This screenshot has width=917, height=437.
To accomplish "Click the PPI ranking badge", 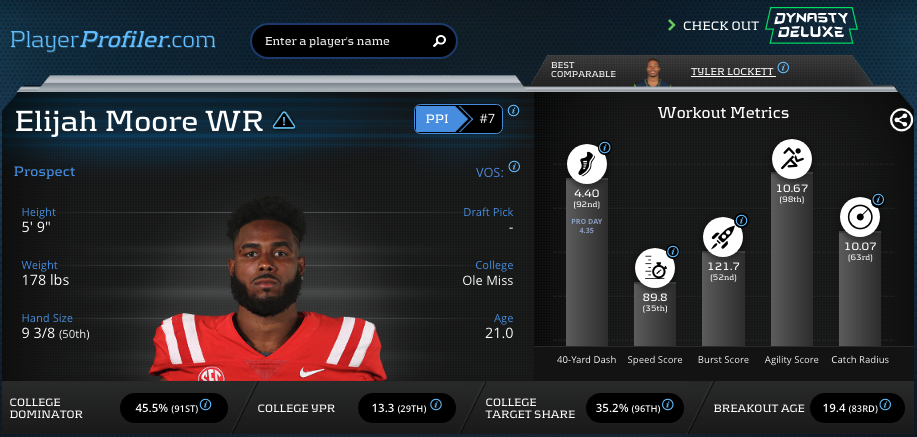I will (x=458, y=119).
